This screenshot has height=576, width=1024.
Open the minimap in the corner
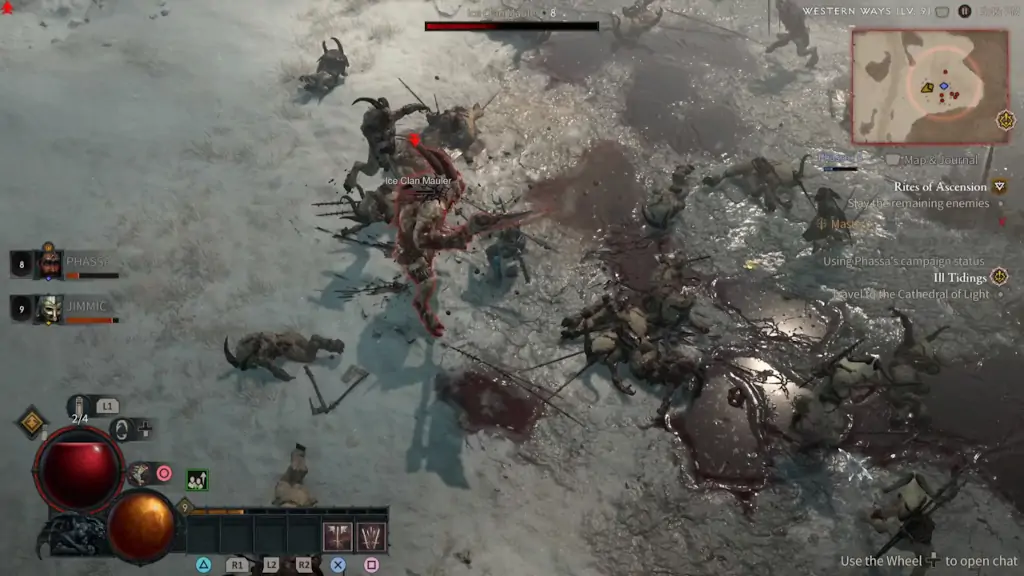click(x=930, y=86)
